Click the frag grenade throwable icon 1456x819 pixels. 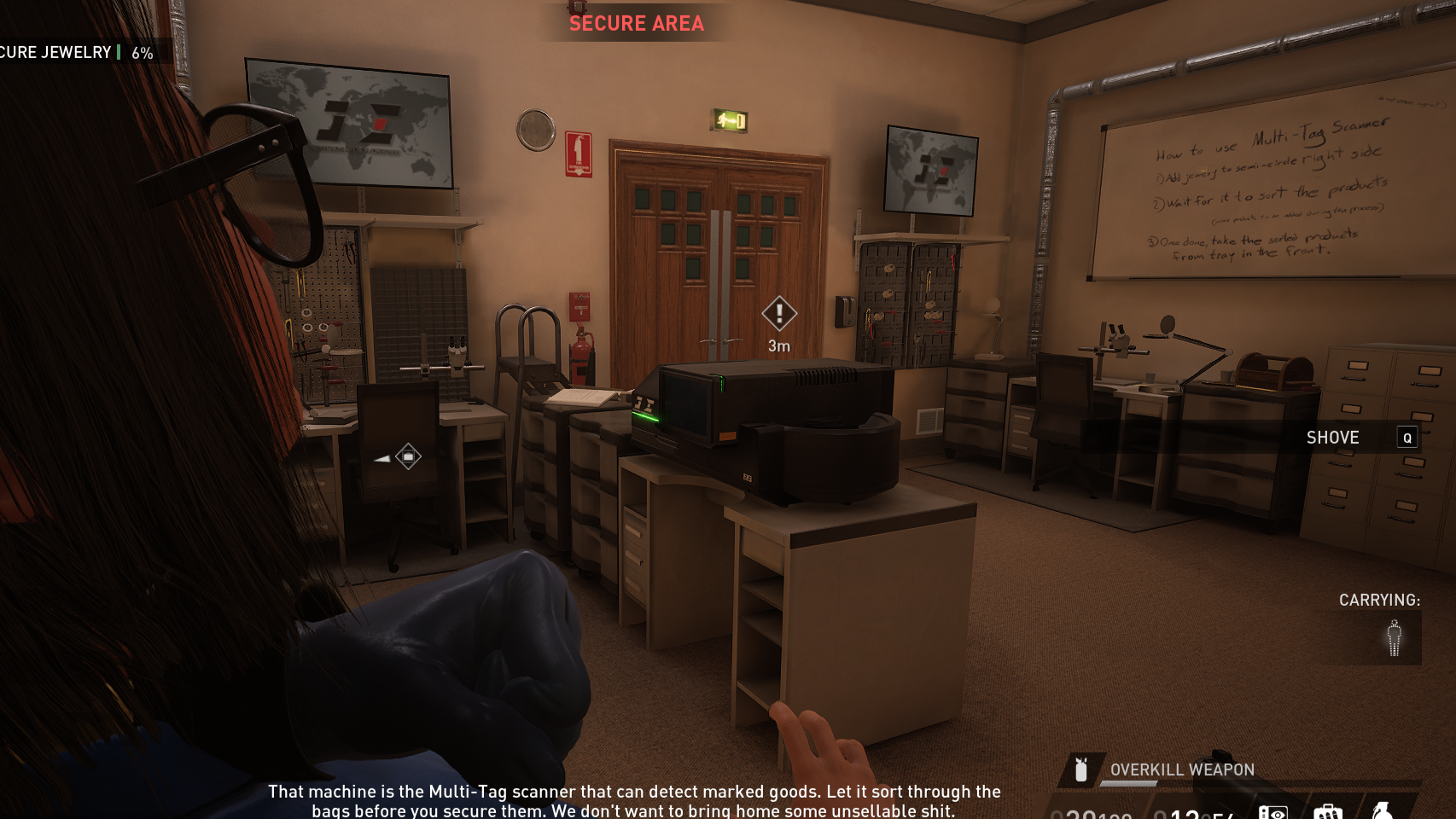1383,810
